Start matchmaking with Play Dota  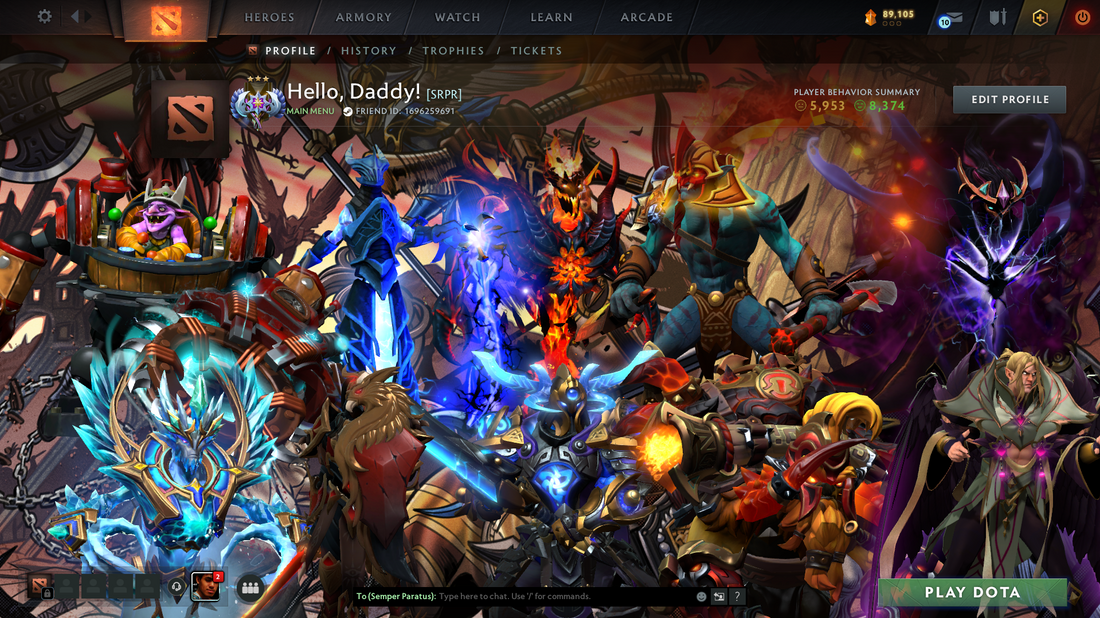coord(972,592)
